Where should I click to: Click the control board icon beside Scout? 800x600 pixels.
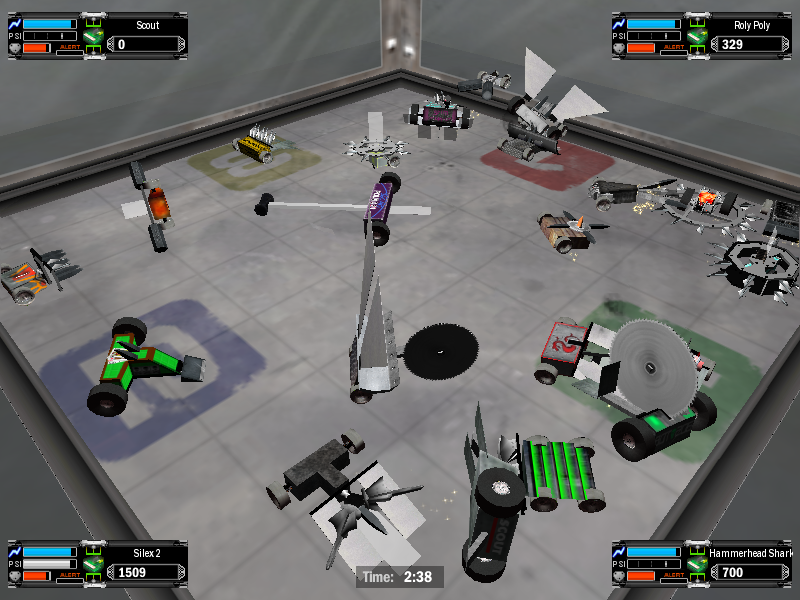click(x=93, y=38)
